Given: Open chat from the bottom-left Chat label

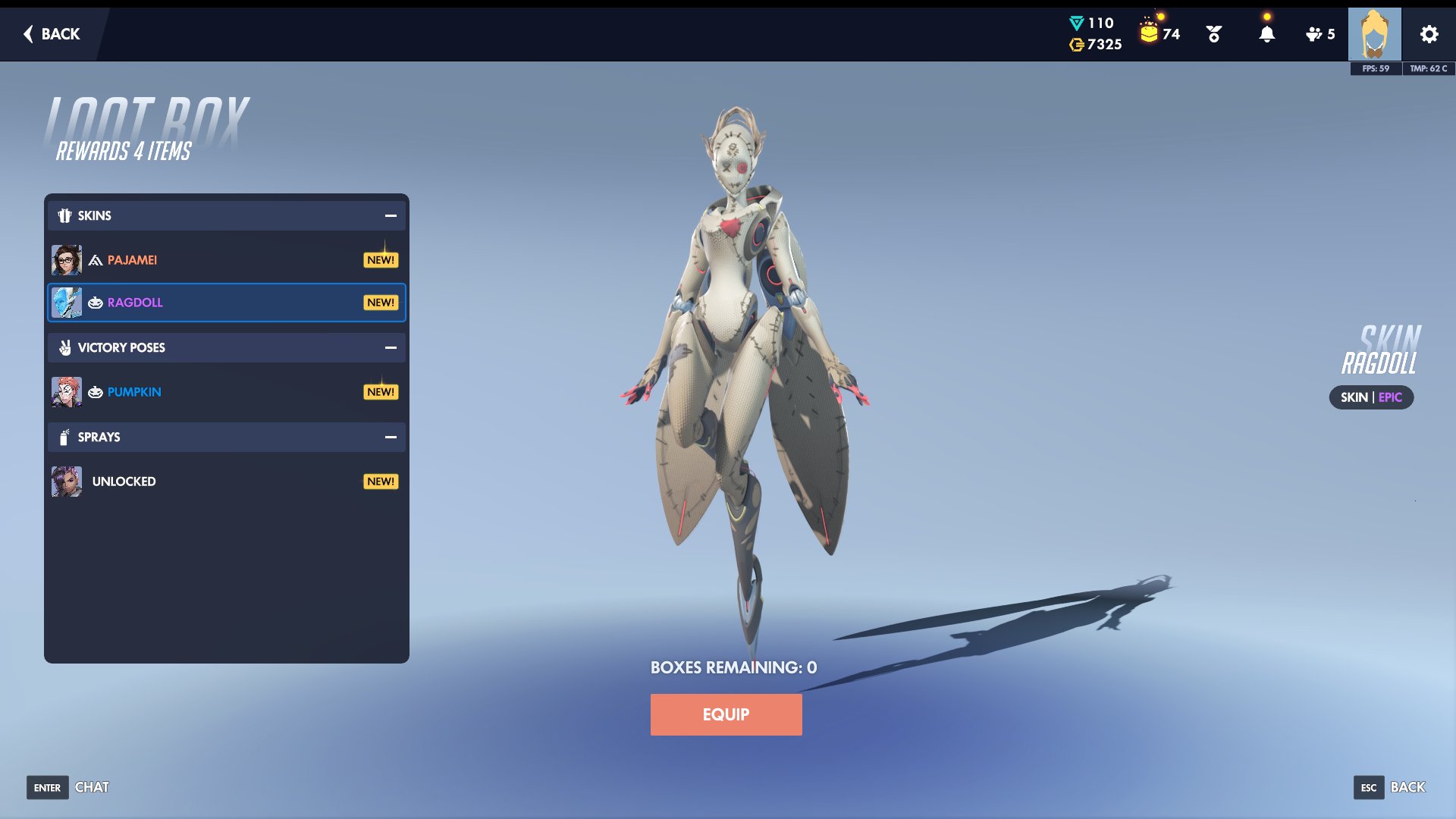Looking at the screenshot, I should pos(92,787).
